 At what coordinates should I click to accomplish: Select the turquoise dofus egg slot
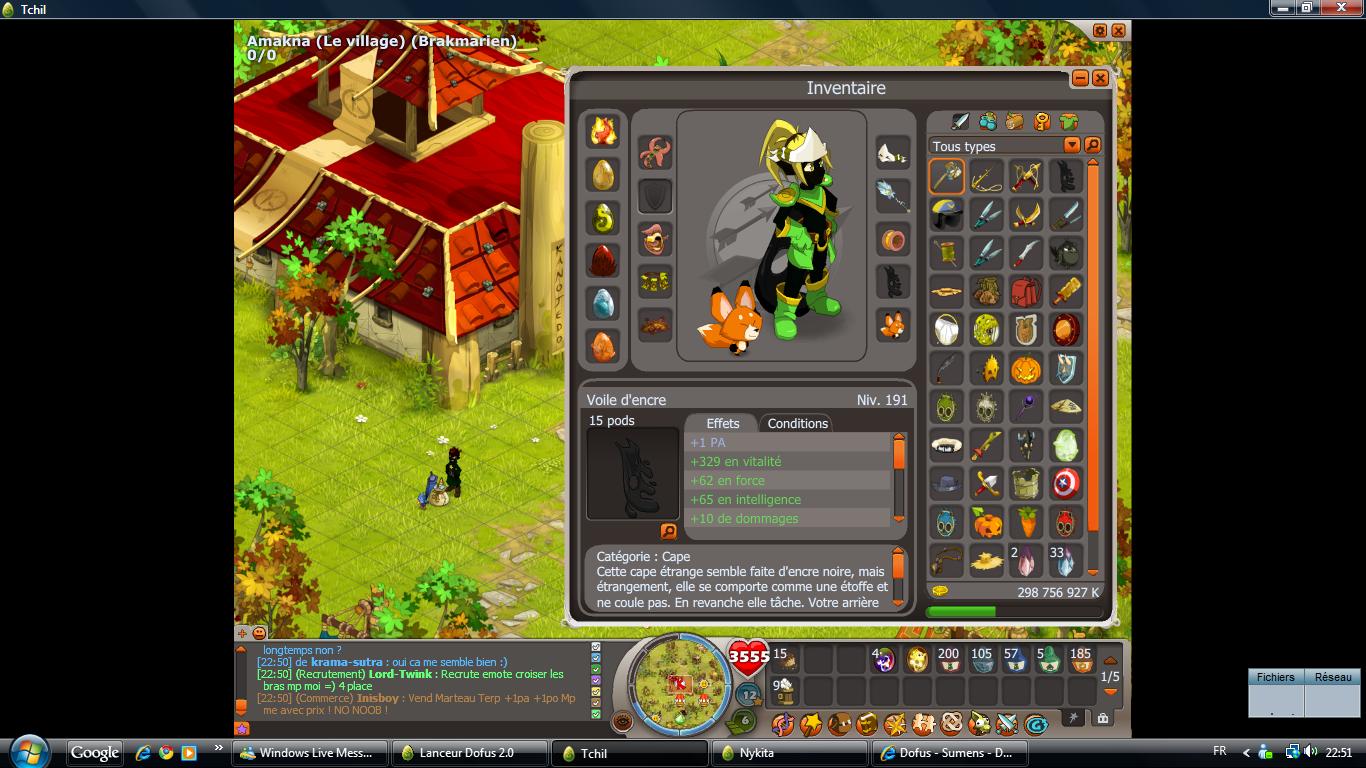click(x=603, y=303)
